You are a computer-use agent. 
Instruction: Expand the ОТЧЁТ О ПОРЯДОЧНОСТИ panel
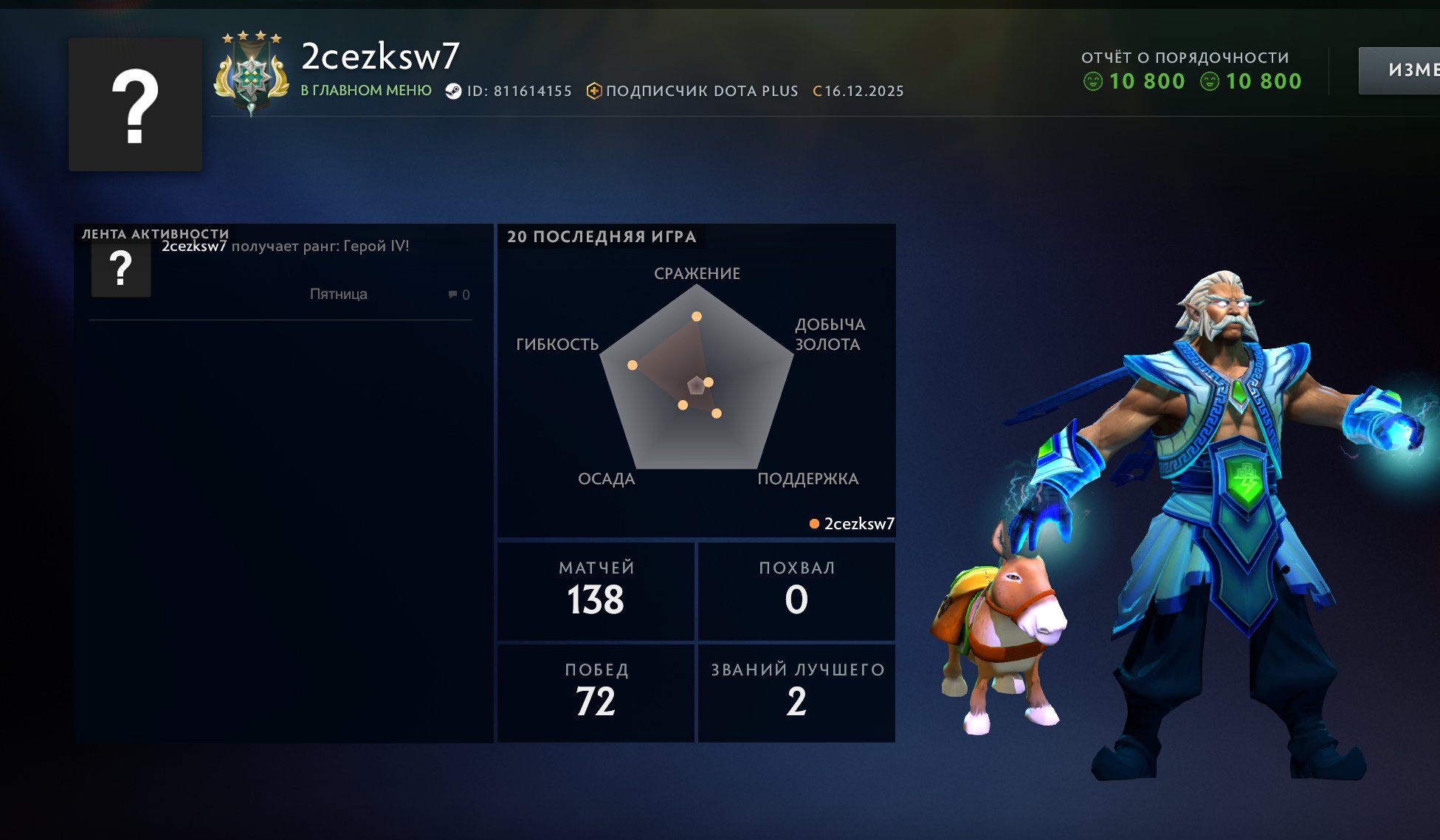tap(1185, 57)
